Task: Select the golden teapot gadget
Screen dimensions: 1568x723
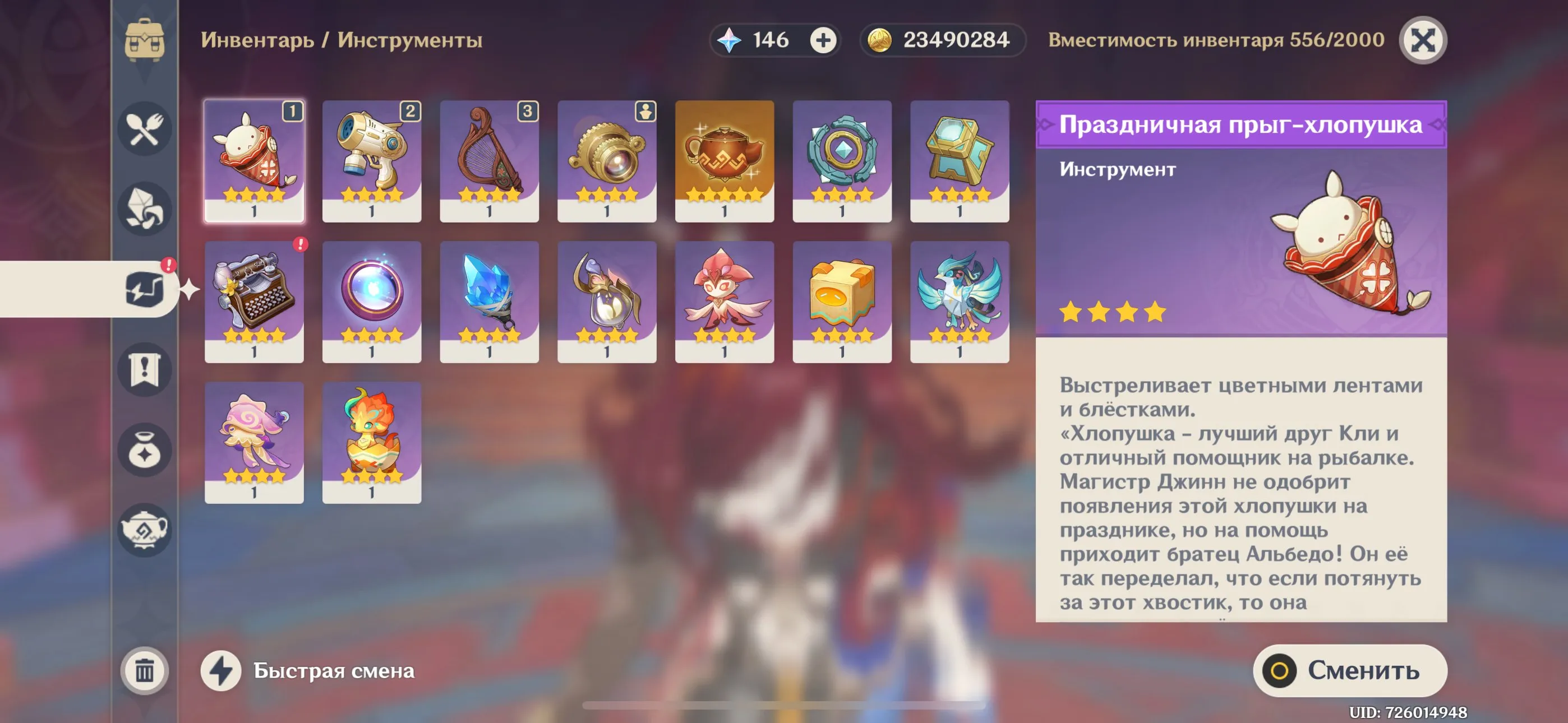Action: (724, 159)
